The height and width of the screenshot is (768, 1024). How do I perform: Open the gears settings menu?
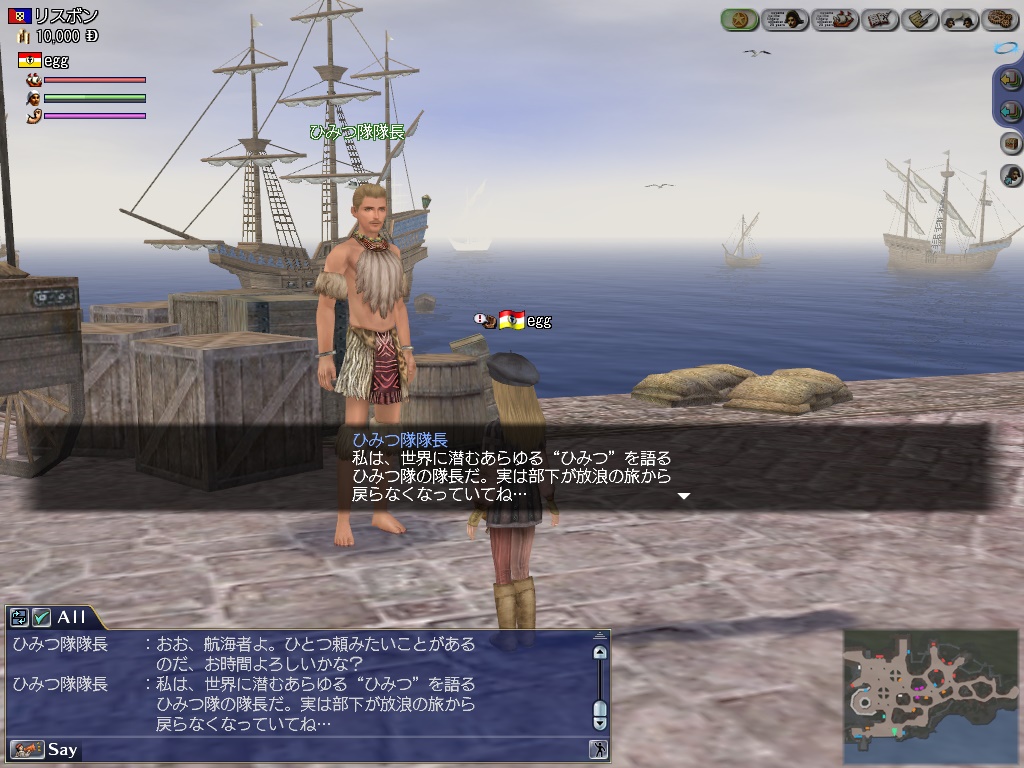tap(999, 19)
